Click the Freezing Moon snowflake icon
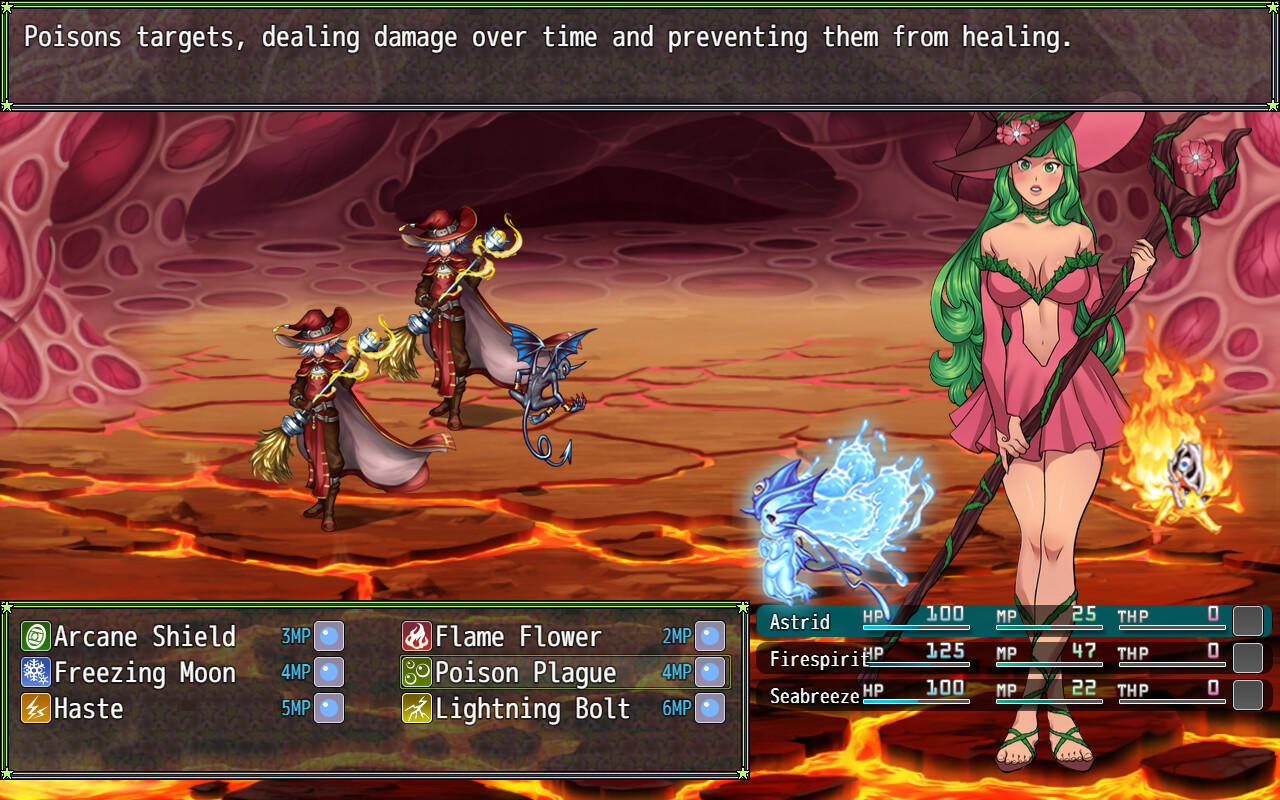1280x800 pixels. [x=35, y=672]
